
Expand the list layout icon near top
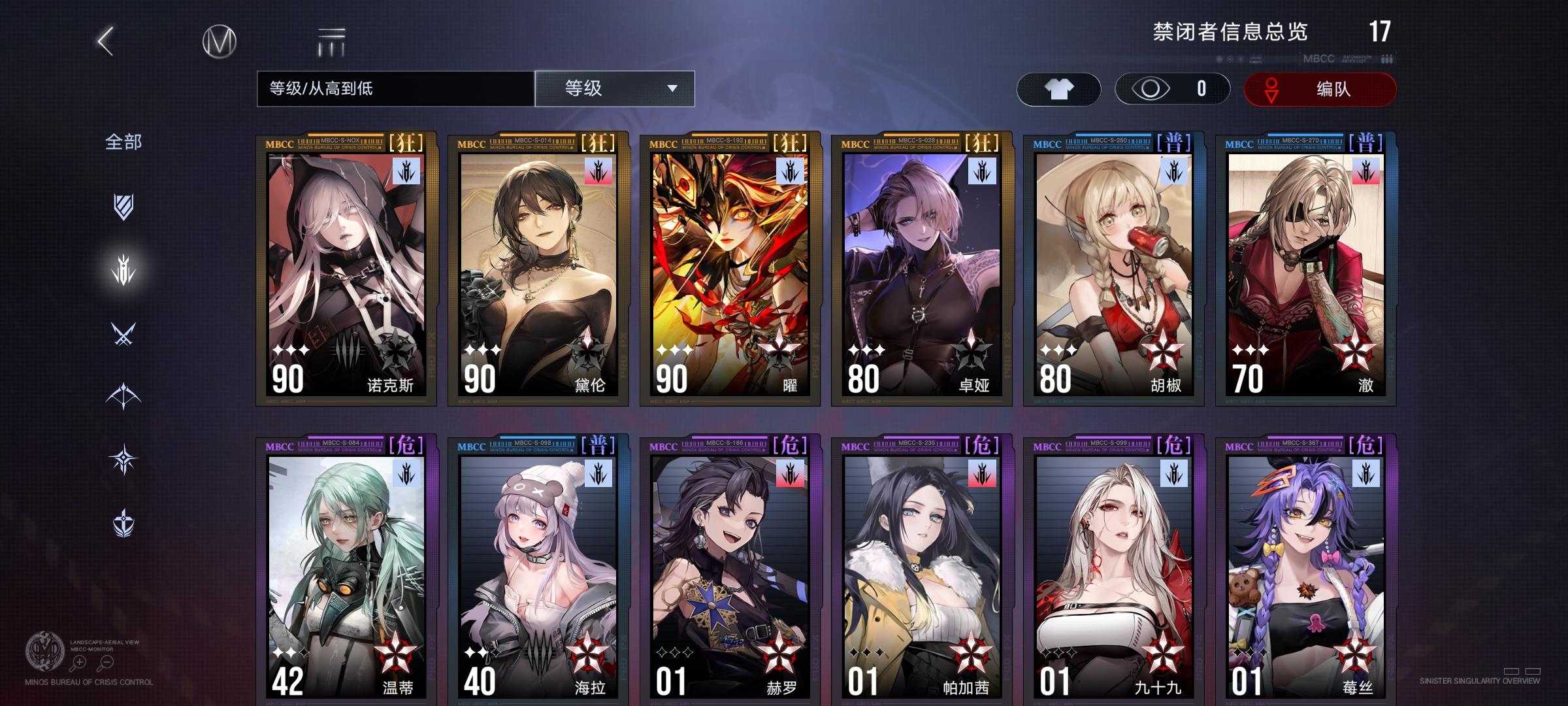click(x=331, y=41)
